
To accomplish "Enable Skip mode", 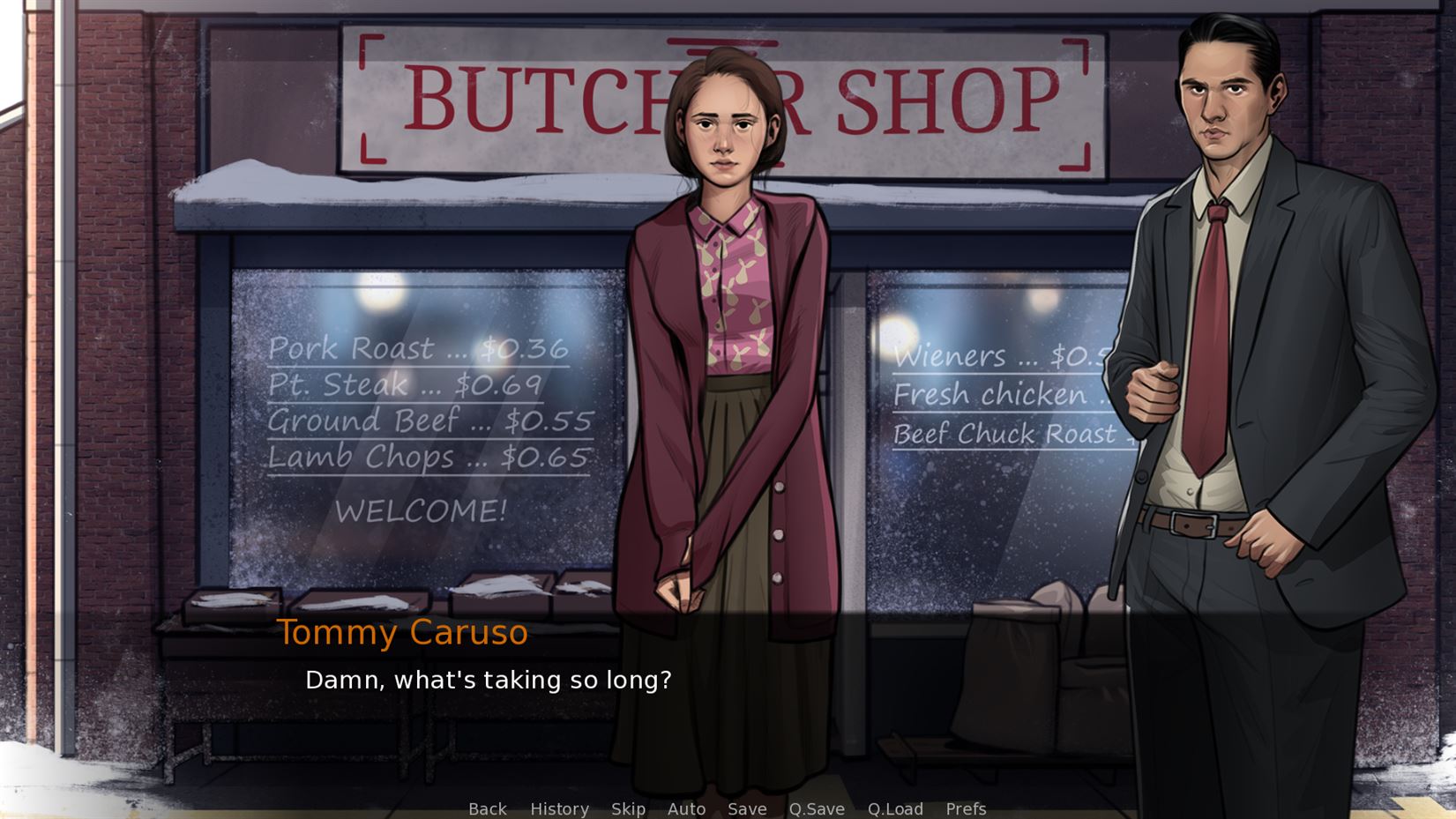I will tap(627, 808).
